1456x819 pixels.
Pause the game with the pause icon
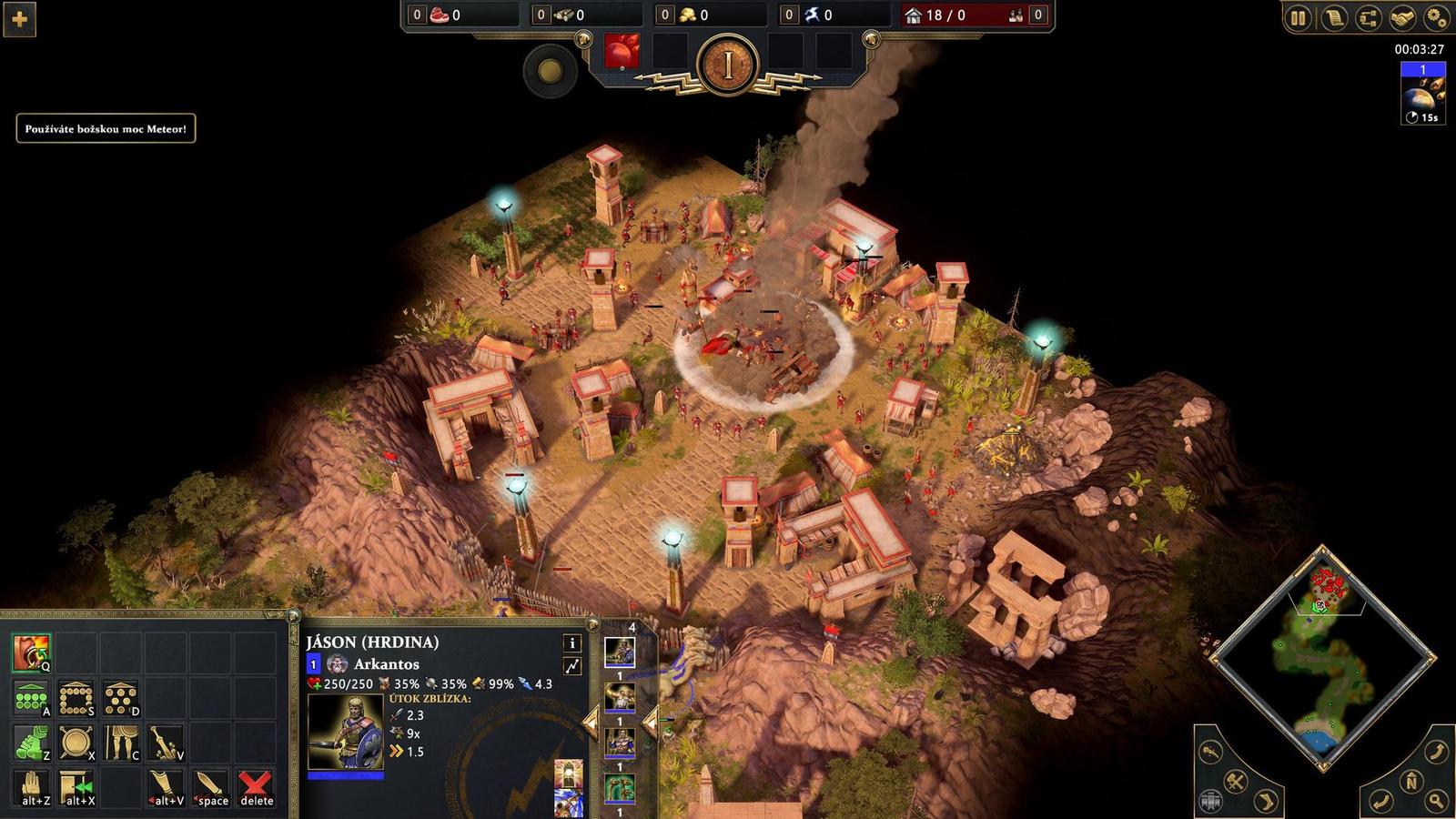(x=1299, y=15)
